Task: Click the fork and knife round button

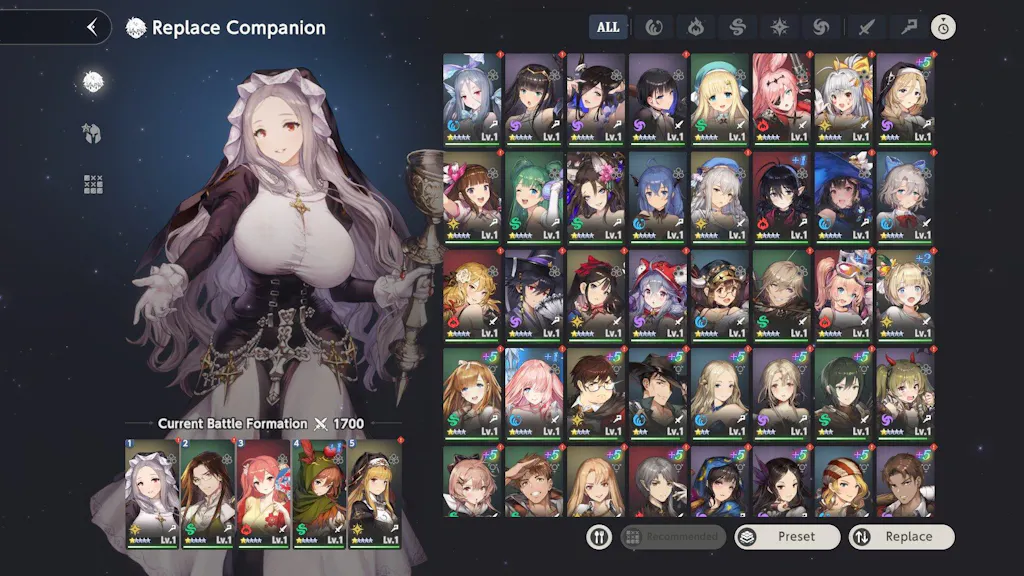Action: pyautogui.click(x=599, y=537)
